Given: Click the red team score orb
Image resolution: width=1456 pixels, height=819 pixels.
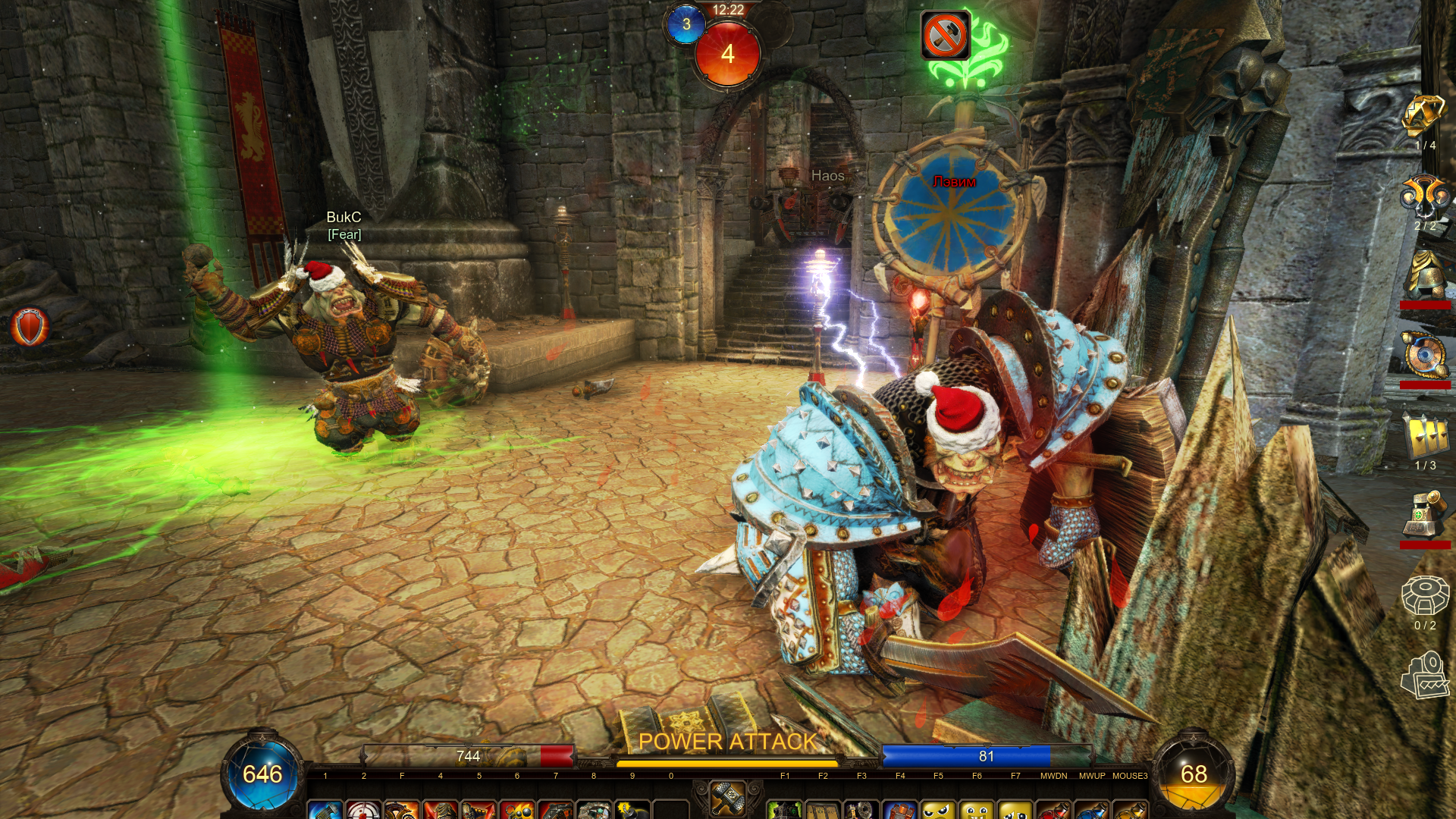Looking at the screenshot, I should [x=727, y=54].
